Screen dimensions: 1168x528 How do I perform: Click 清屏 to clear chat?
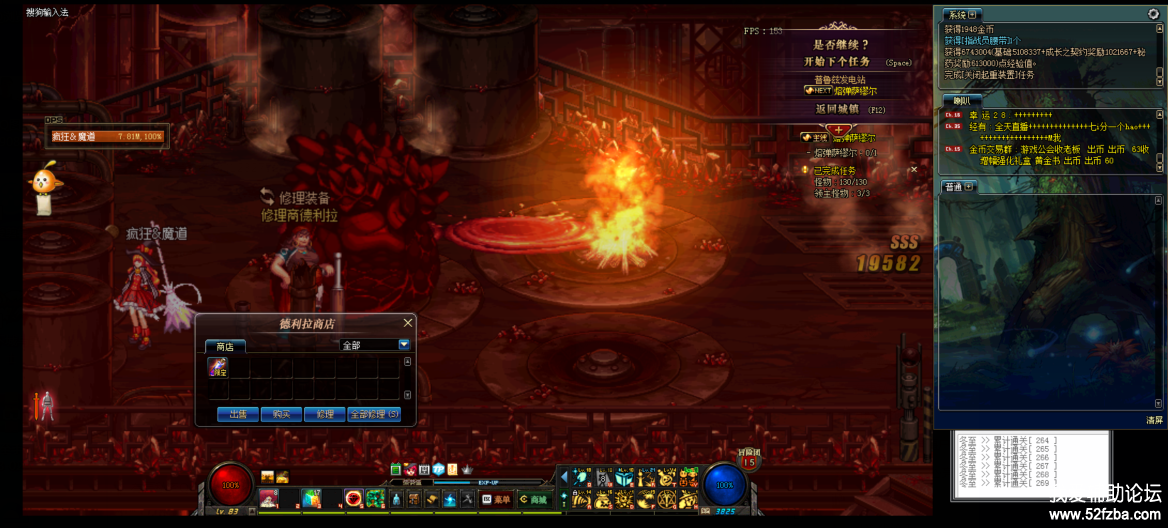[x=1154, y=420]
